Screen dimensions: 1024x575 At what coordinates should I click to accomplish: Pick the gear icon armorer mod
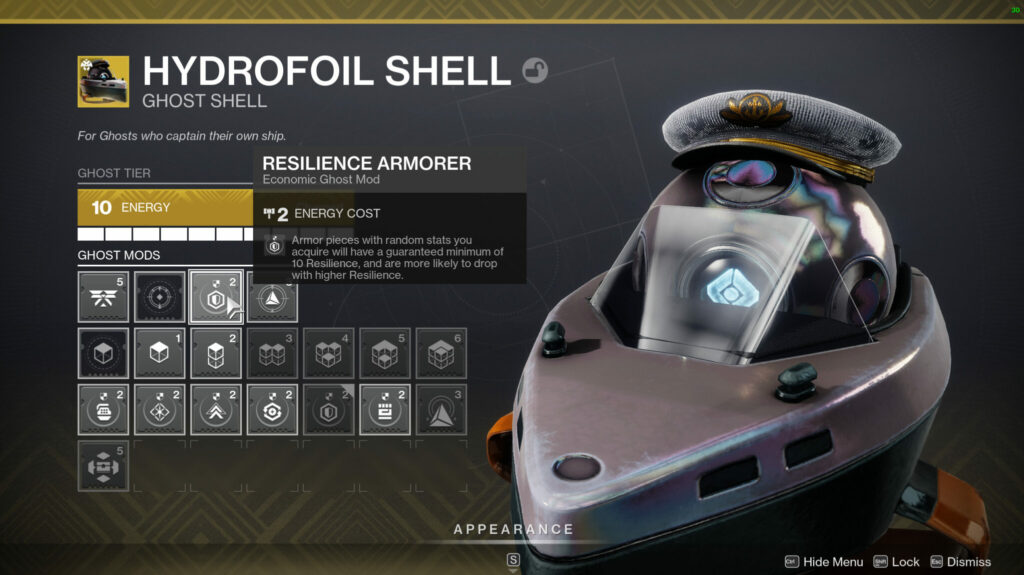point(272,410)
